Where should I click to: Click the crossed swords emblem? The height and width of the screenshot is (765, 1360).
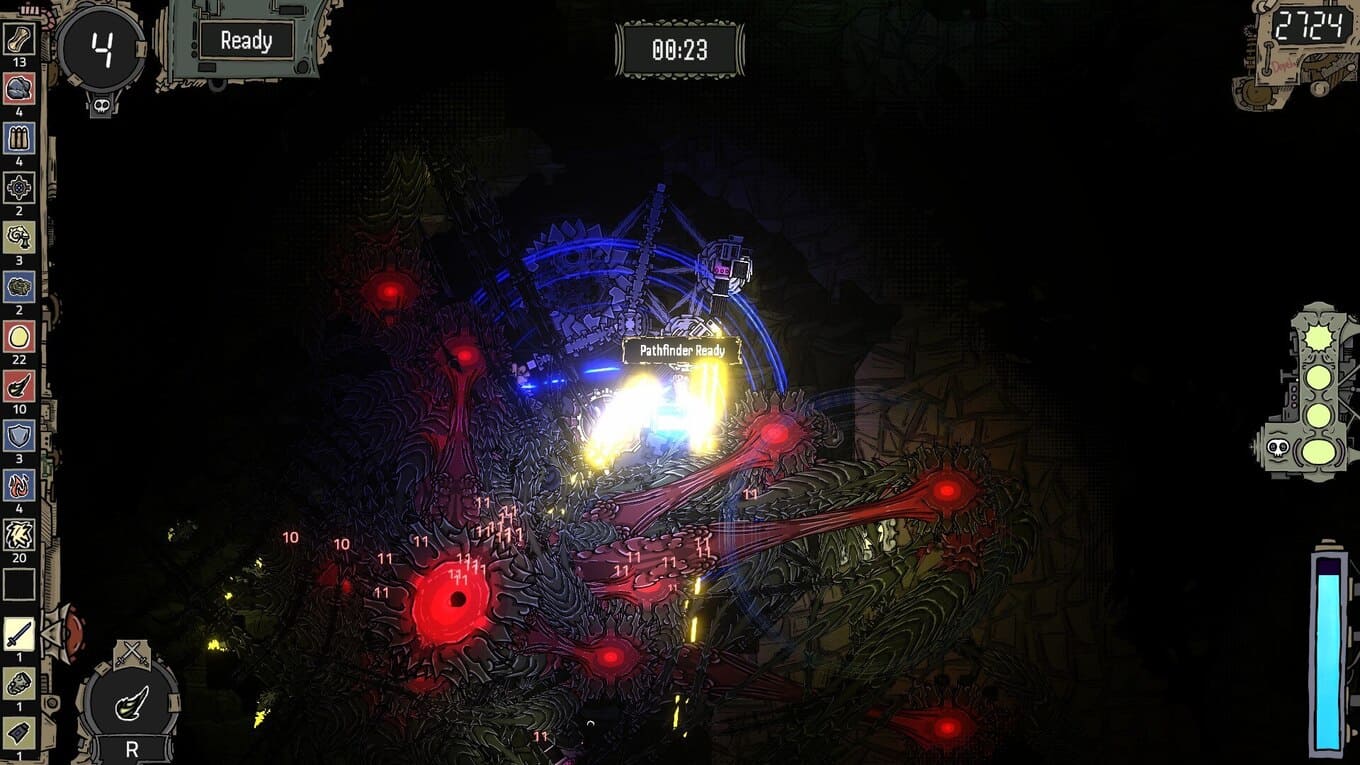pyautogui.click(x=131, y=654)
